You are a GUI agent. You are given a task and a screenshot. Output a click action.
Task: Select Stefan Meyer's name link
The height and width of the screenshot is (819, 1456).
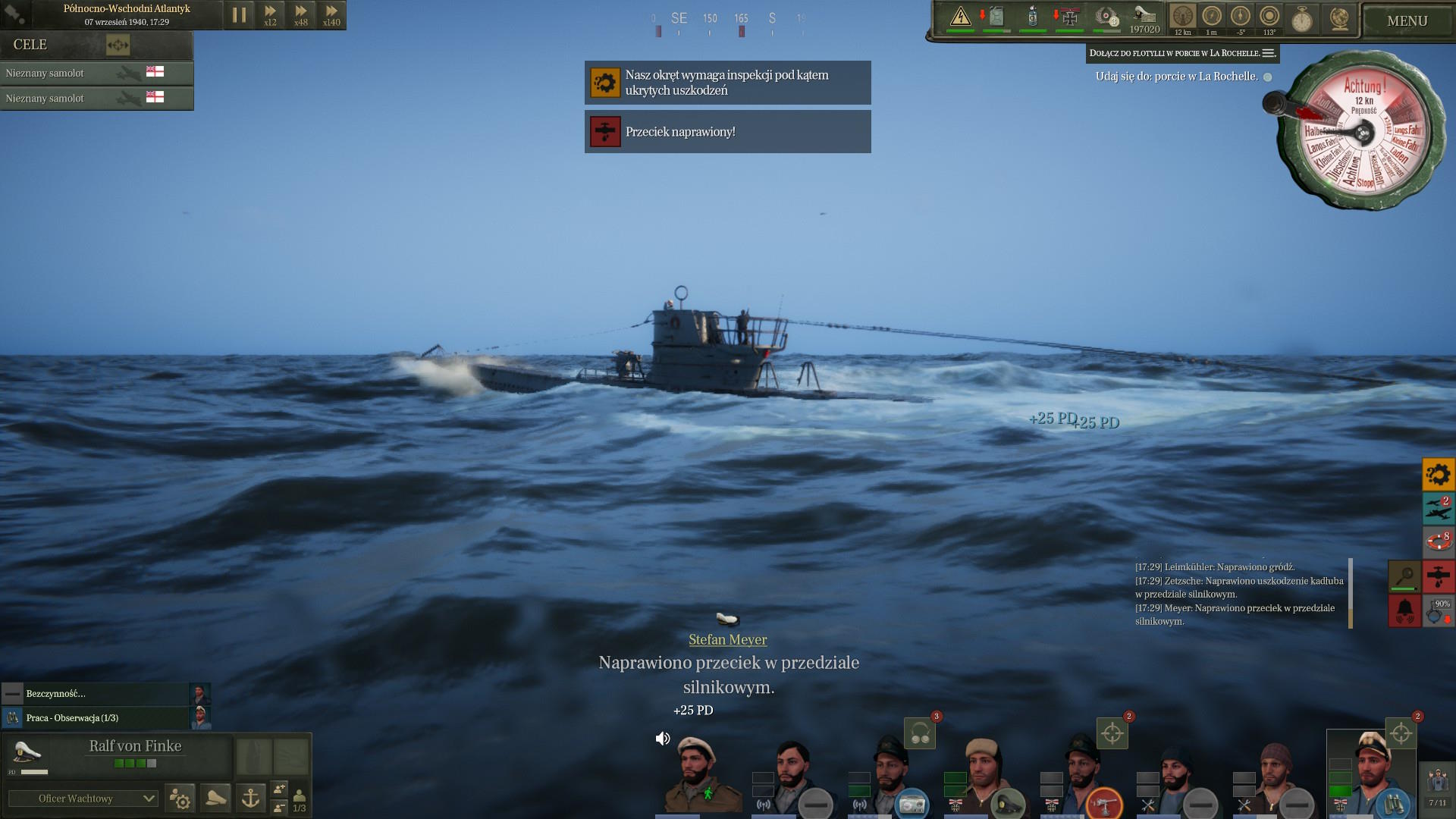coord(727,639)
